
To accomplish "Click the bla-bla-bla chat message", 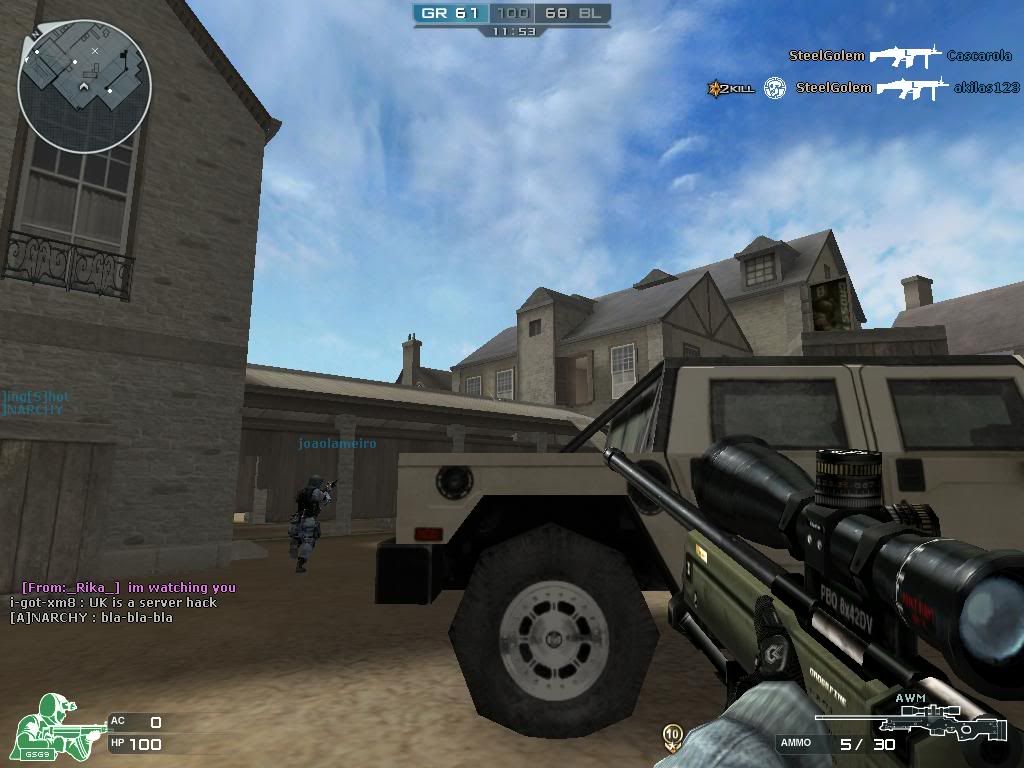I will coord(91,618).
